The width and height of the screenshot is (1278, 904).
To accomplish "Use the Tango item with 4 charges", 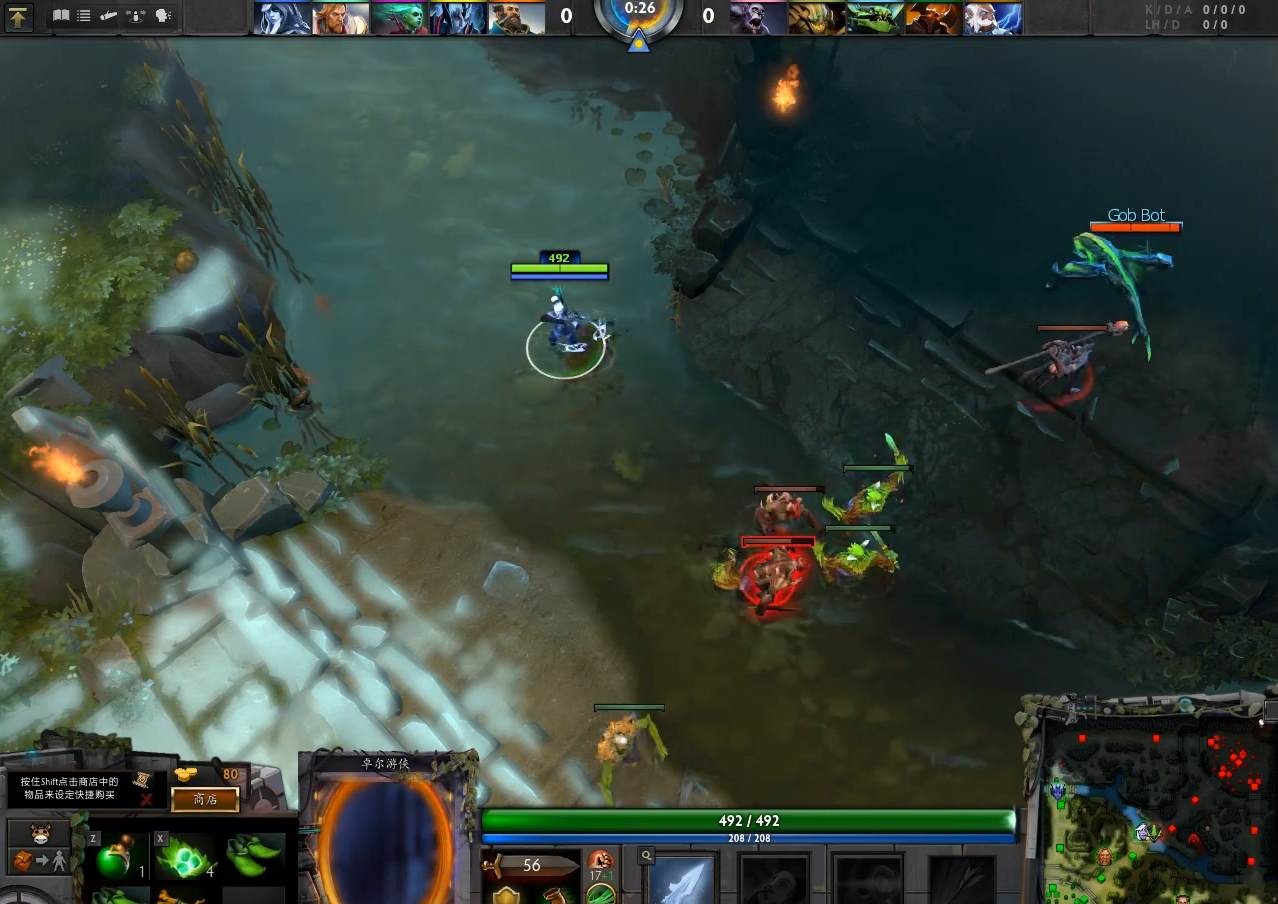I will 184,857.
